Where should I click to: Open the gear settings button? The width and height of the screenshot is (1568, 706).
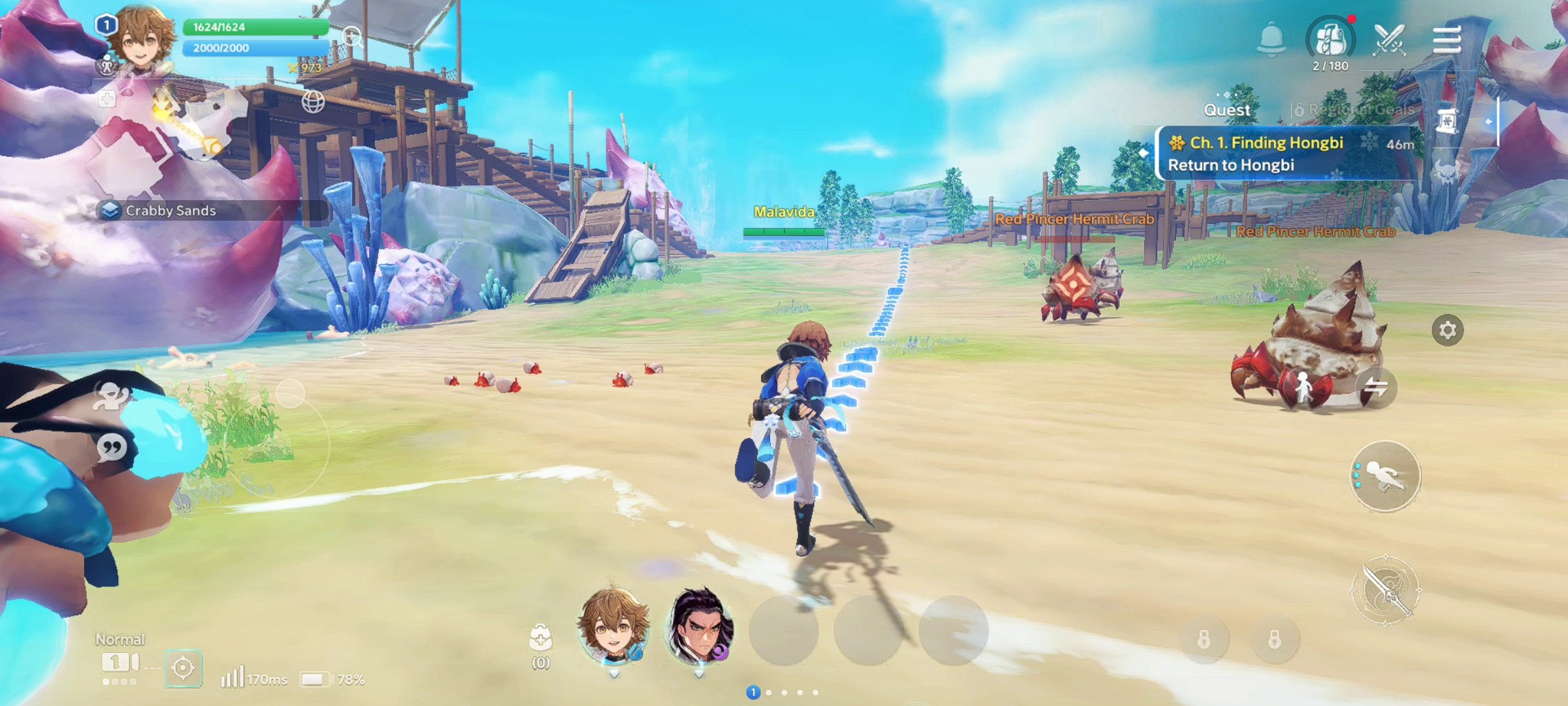1447,330
